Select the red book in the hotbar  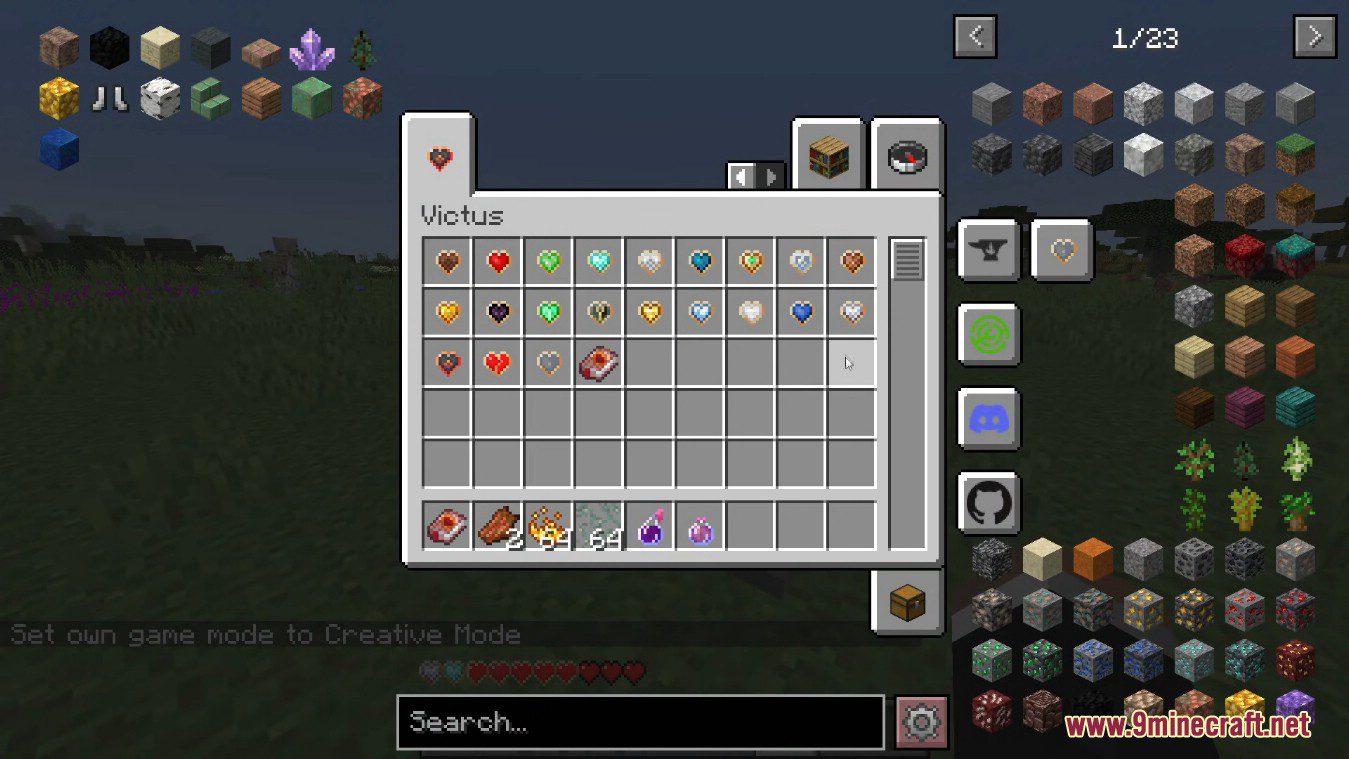447,527
